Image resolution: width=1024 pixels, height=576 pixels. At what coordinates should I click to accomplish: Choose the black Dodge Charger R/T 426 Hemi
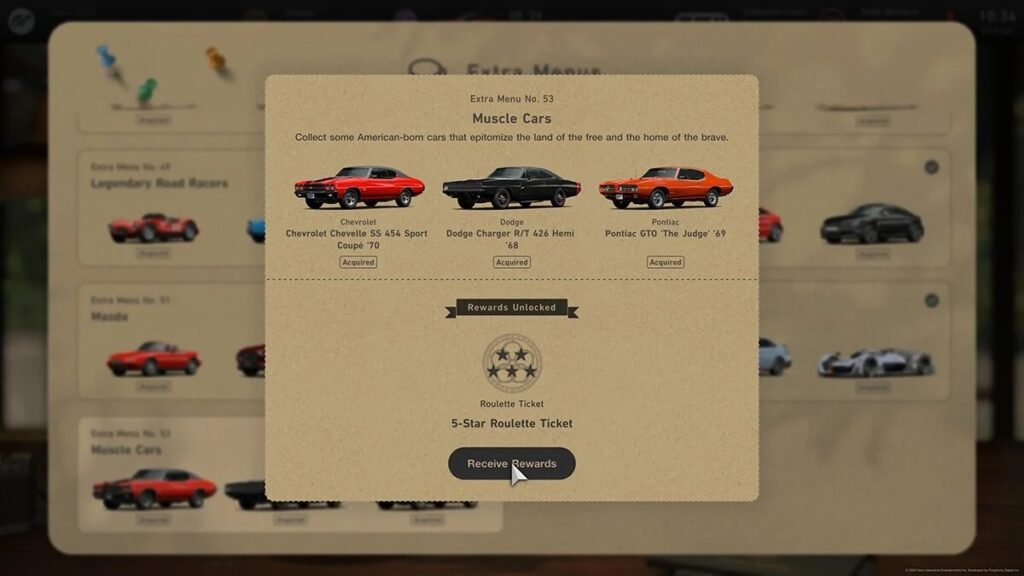point(511,188)
